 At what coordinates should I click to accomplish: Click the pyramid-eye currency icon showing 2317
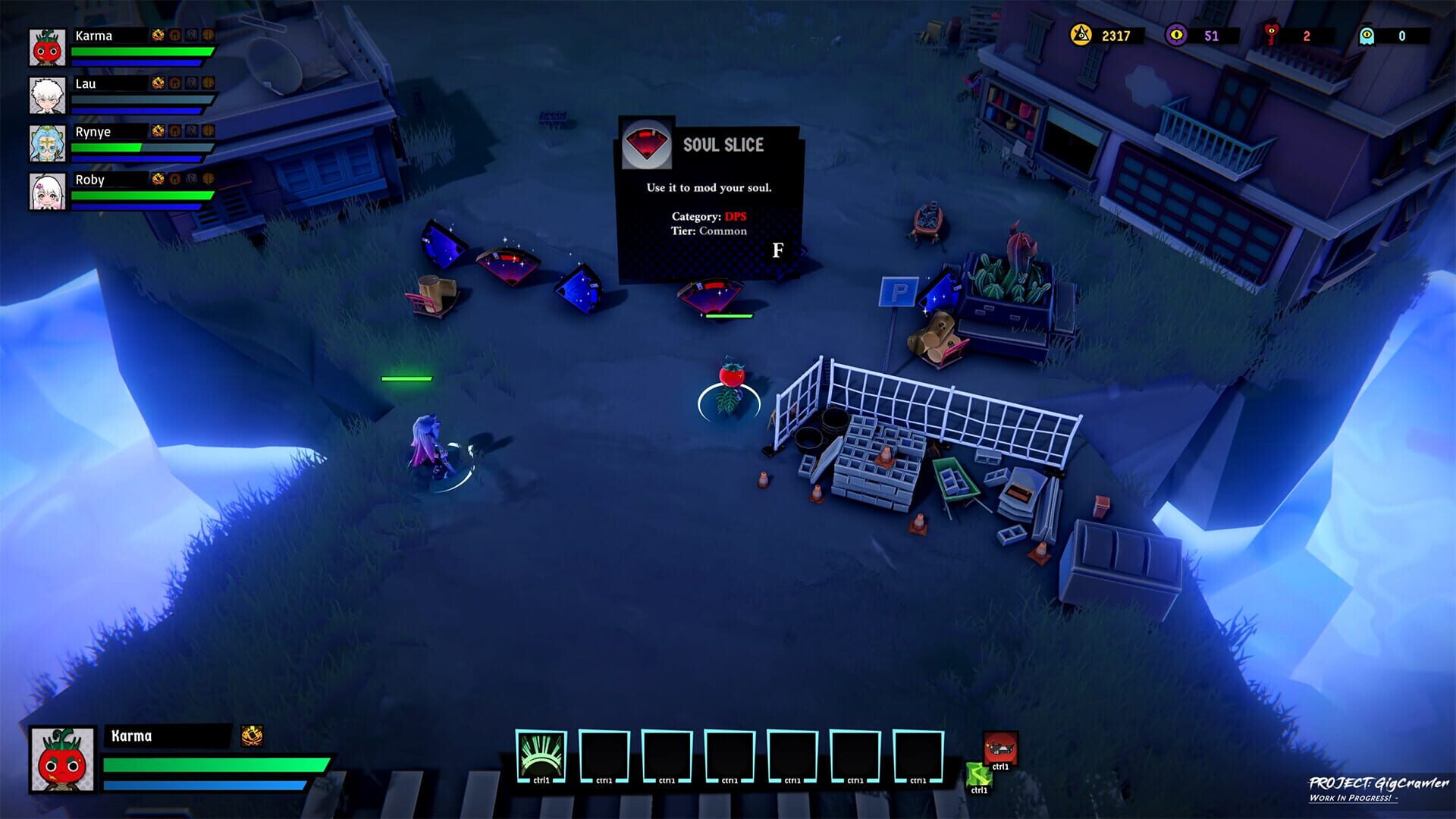(1079, 35)
